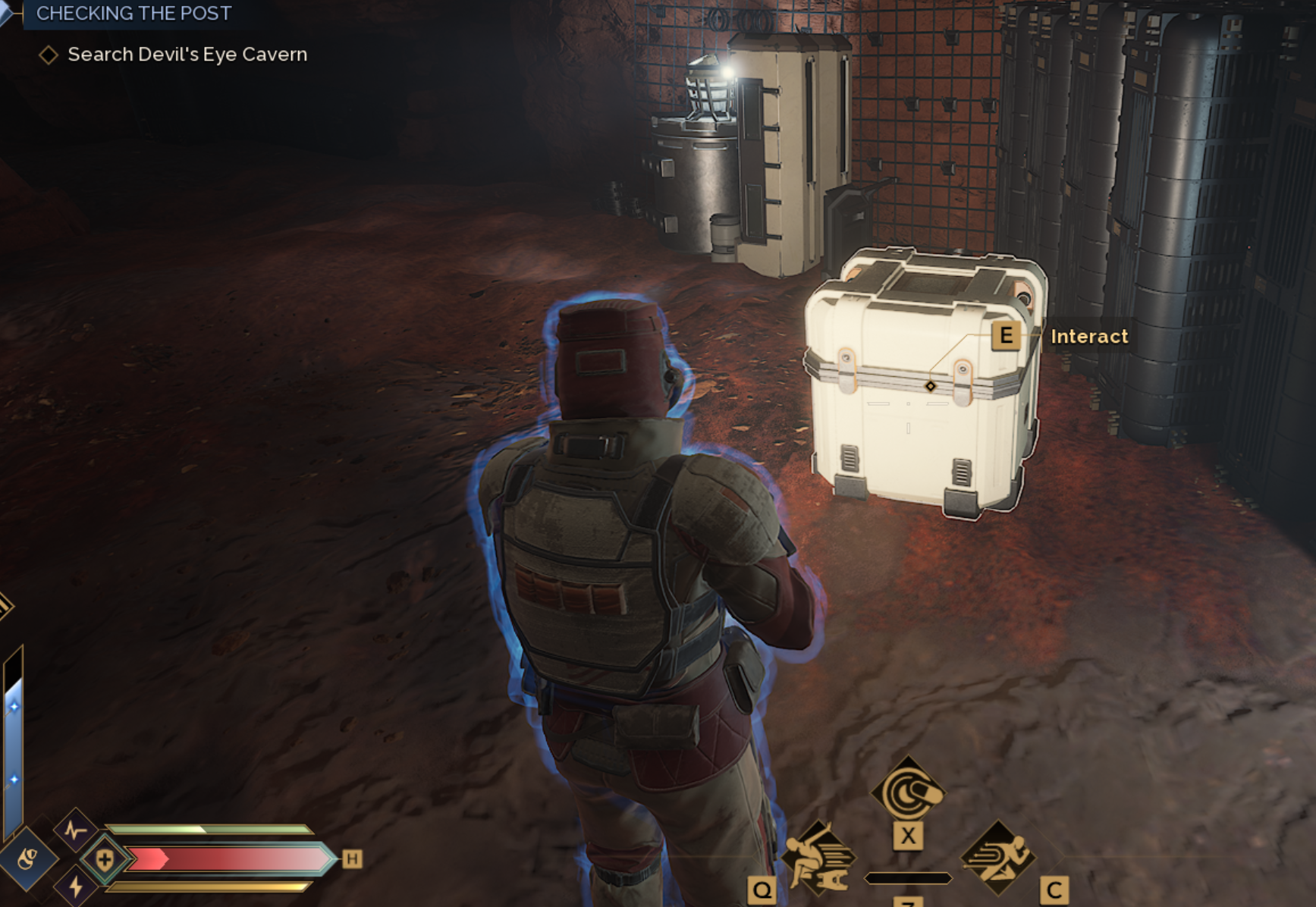Open the Checking the Post quest tracker
This screenshot has width=1316, height=907.
click(x=133, y=14)
